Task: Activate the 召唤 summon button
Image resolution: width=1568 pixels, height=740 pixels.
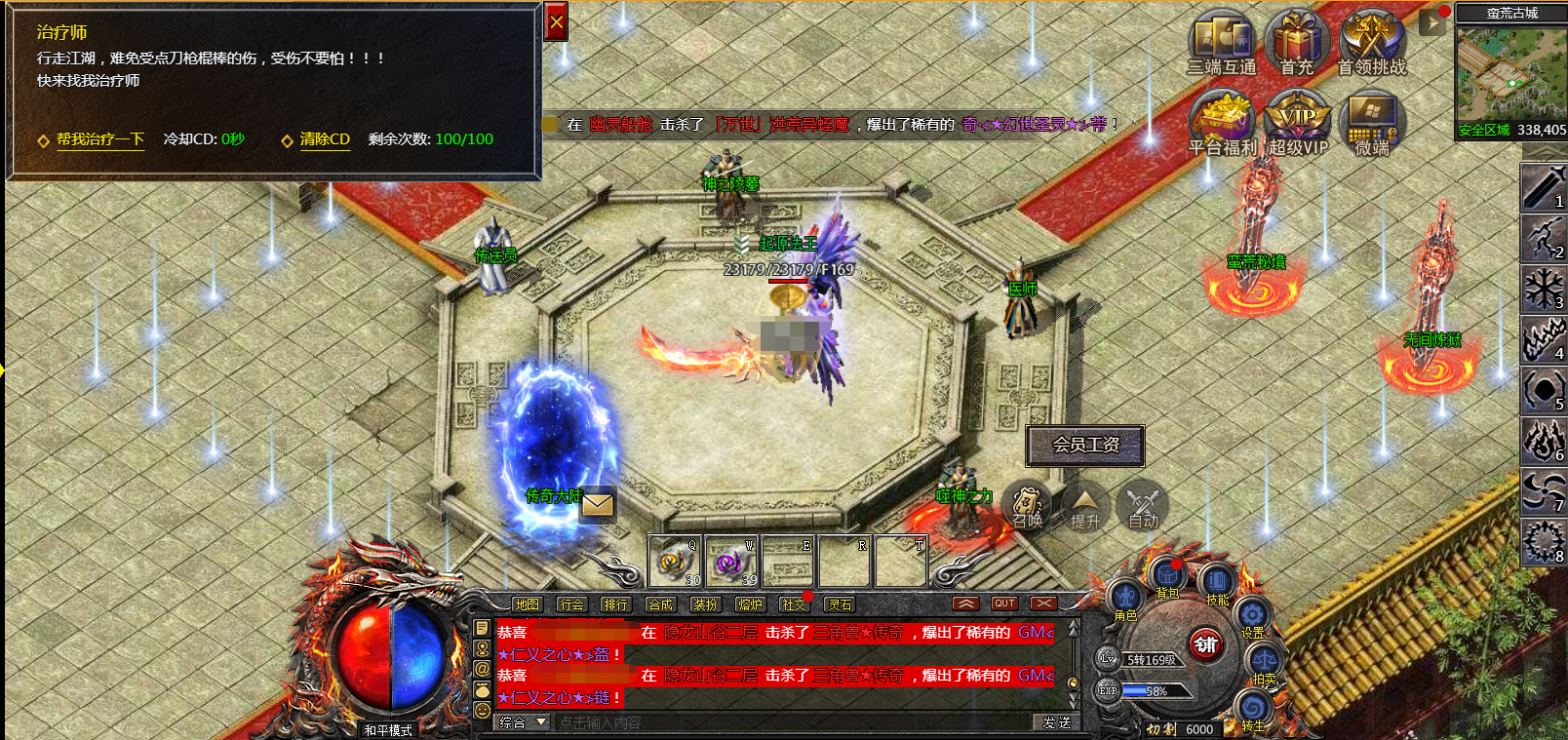Action: (1026, 504)
